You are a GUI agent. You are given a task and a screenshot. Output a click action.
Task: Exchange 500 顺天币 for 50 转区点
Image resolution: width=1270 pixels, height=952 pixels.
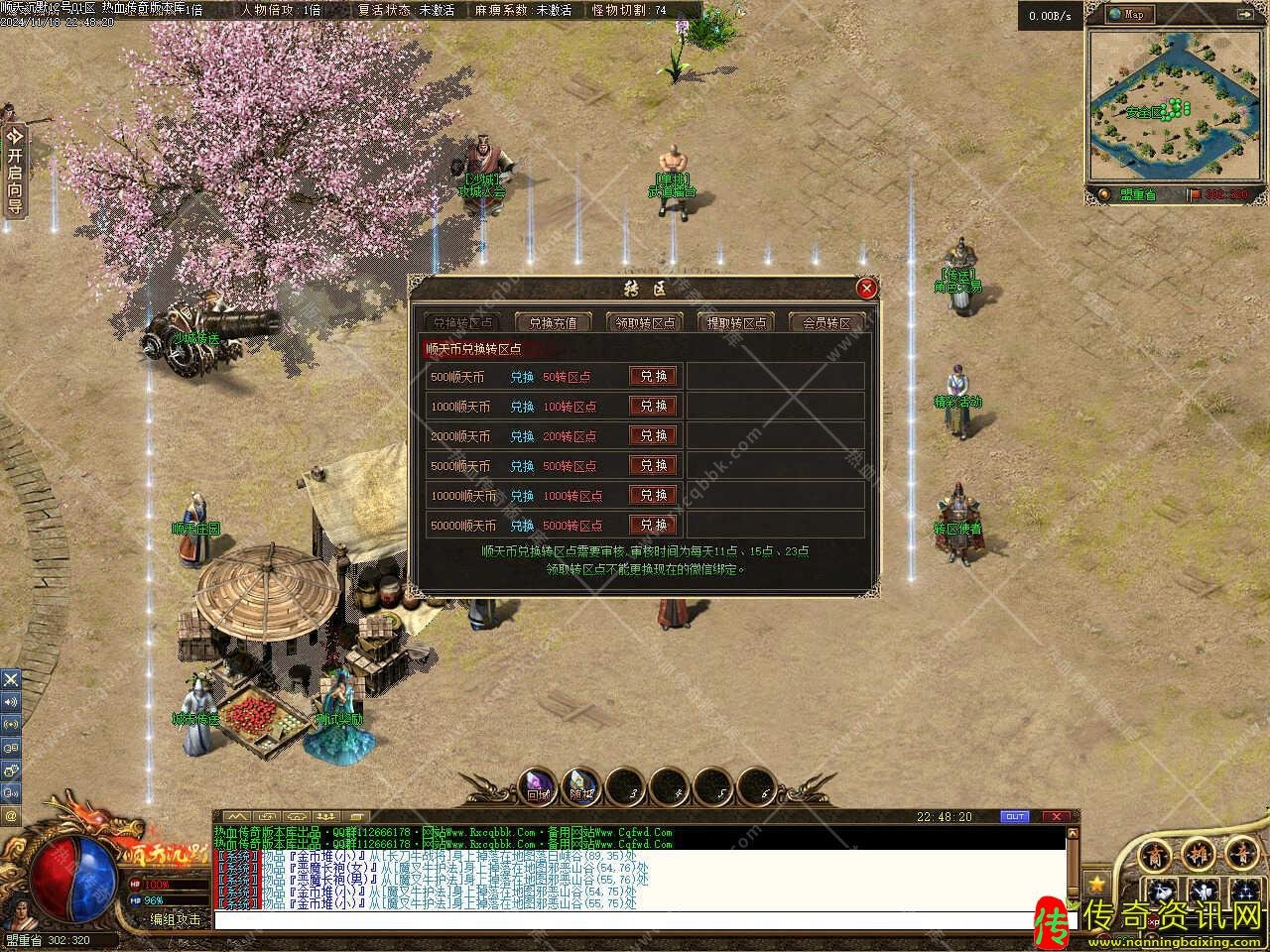pos(653,377)
